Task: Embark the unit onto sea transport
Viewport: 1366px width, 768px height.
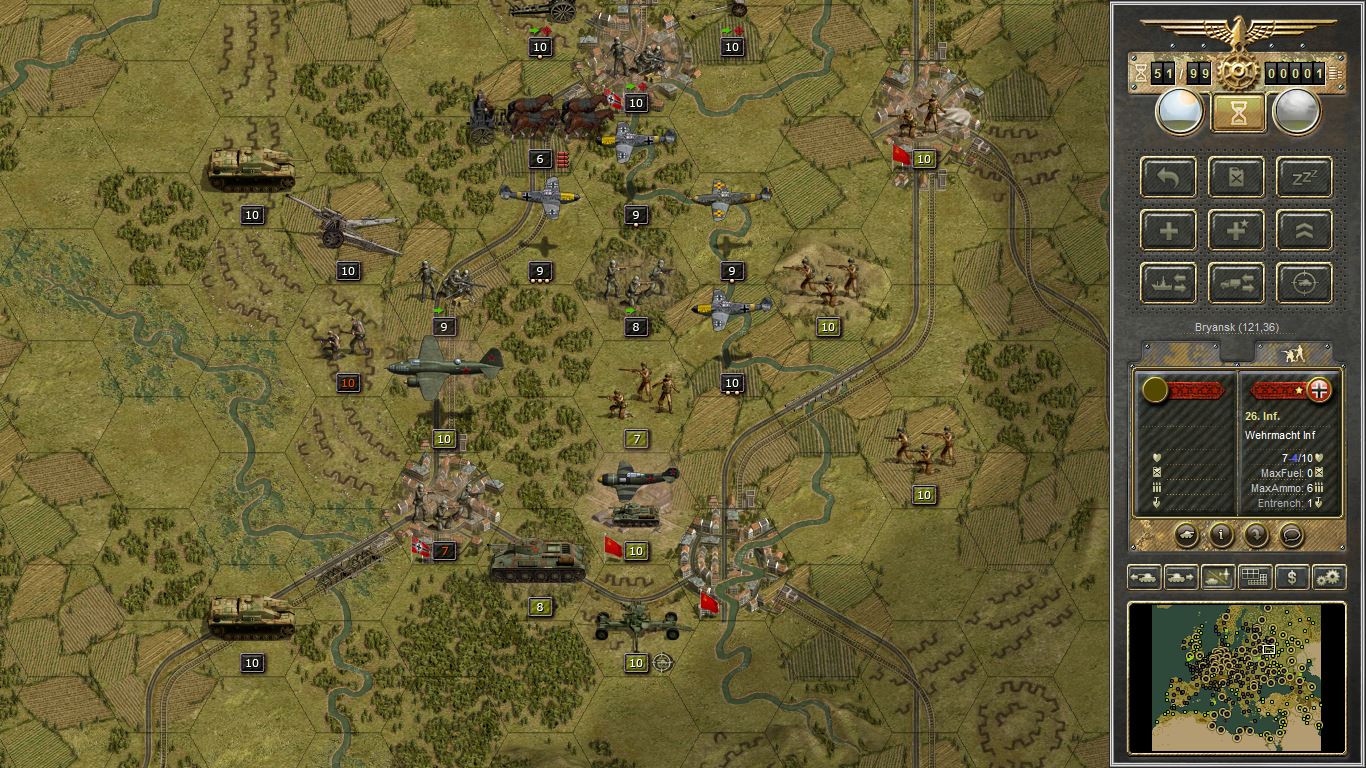Action: [1167, 283]
